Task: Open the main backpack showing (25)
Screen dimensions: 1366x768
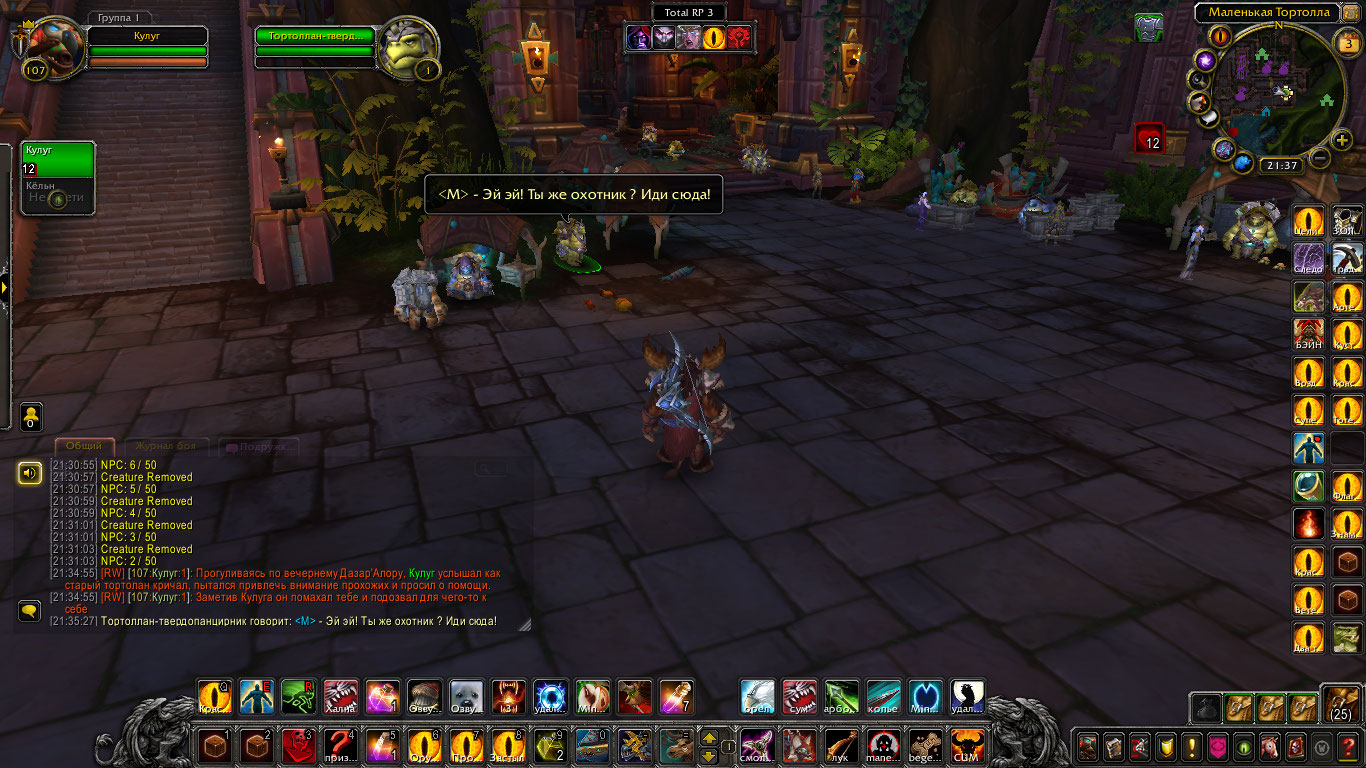Action: pos(1340,704)
